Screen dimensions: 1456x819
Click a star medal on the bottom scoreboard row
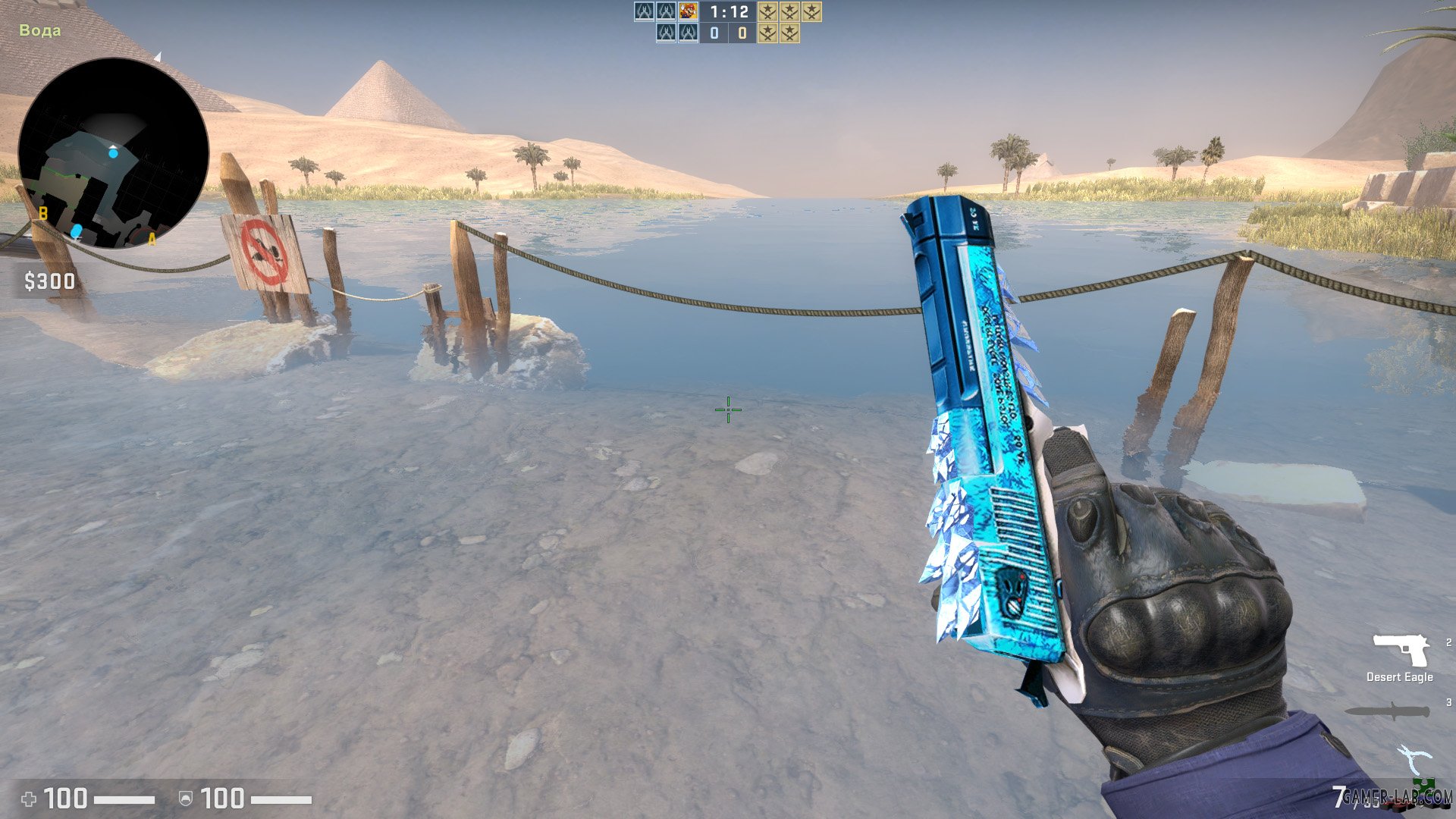768,33
